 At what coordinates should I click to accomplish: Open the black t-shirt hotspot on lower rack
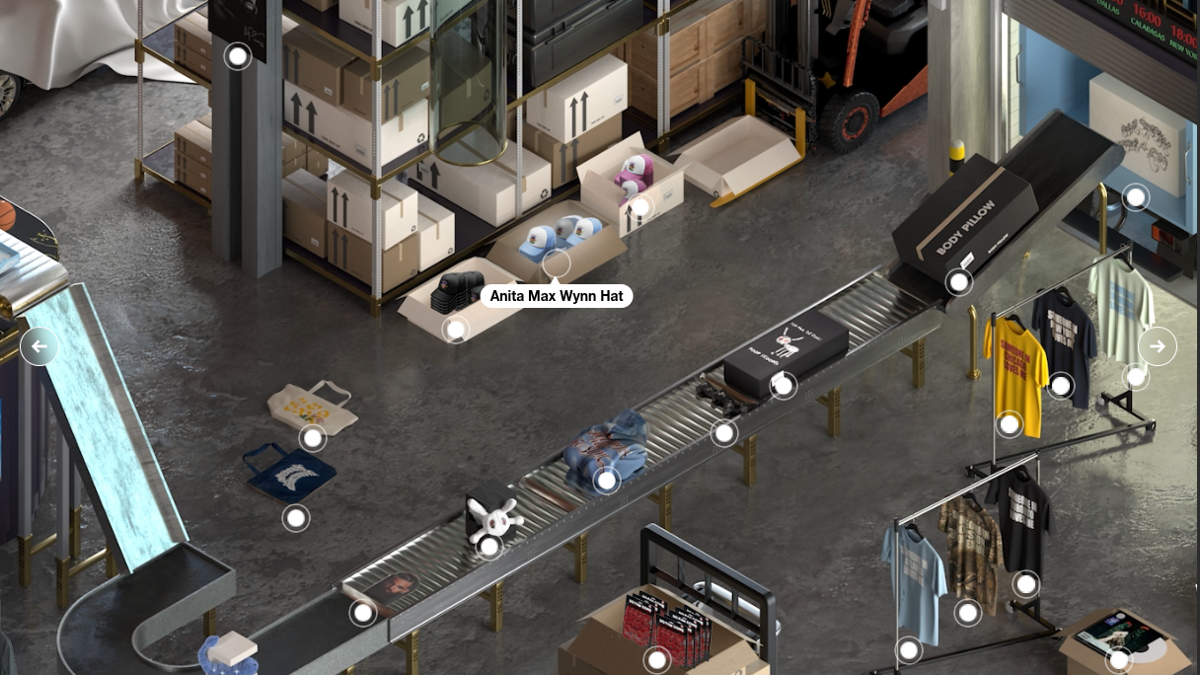pyautogui.click(x=1026, y=584)
